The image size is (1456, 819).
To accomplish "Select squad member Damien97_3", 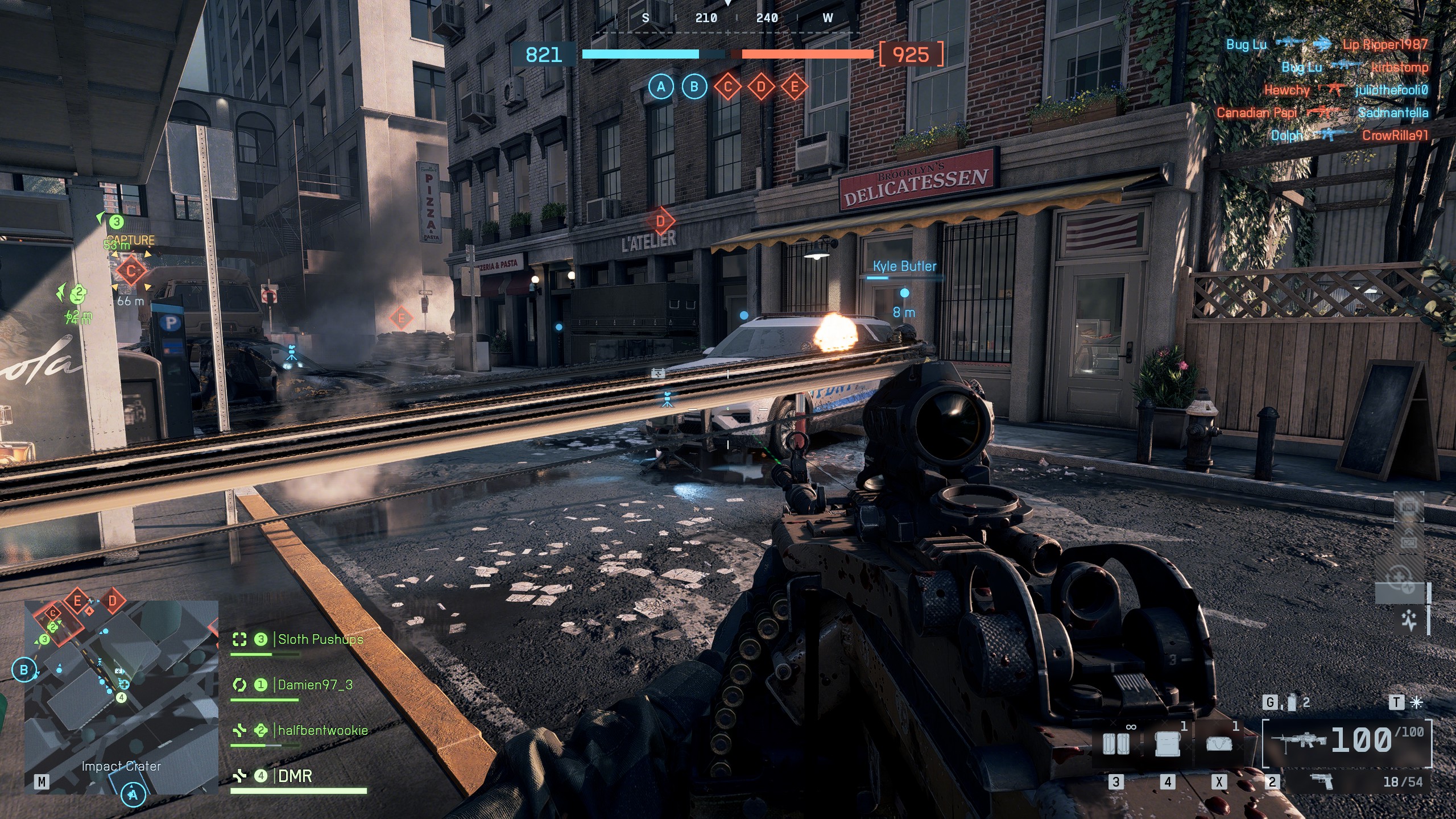I will coord(315,685).
